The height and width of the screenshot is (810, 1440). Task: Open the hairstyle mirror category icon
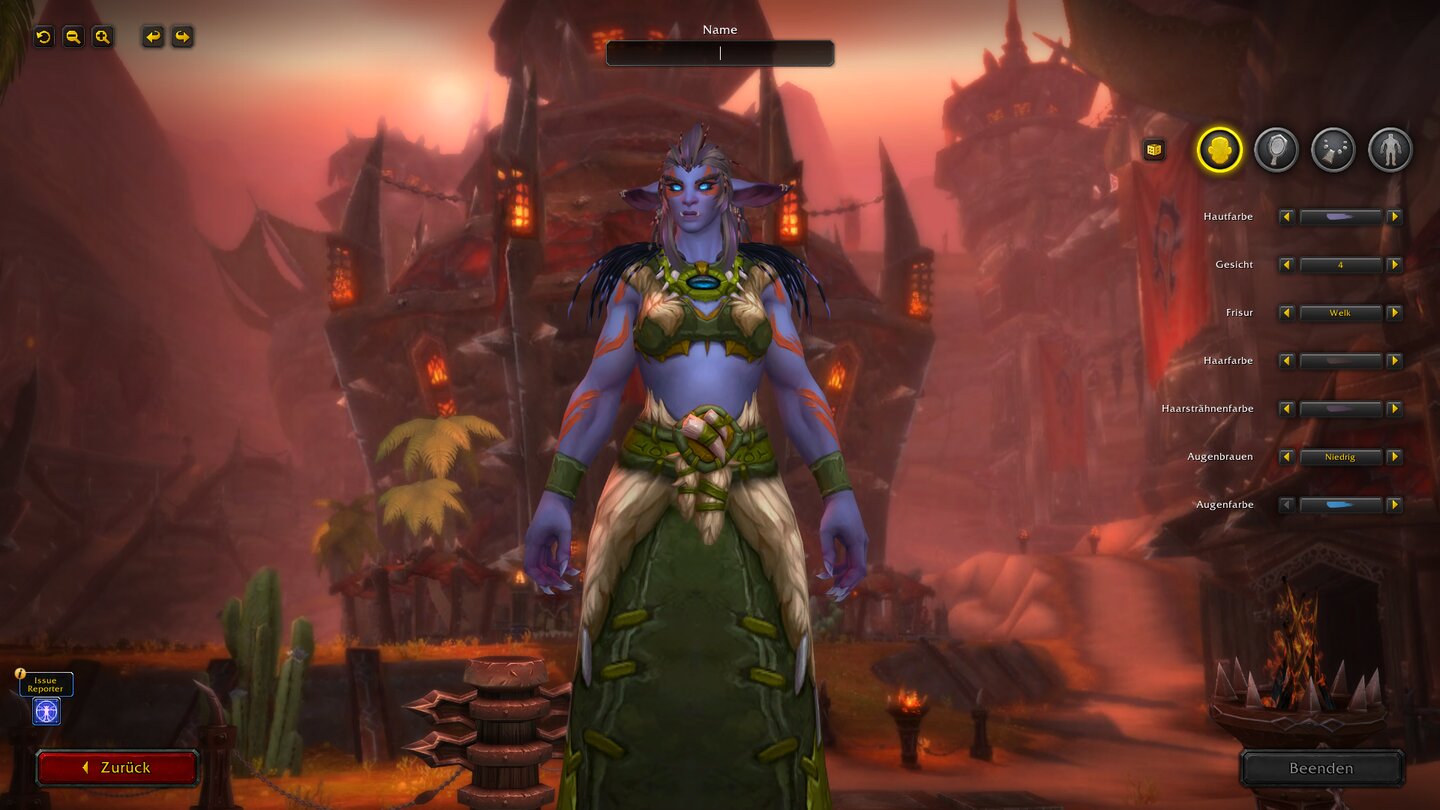(1276, 150)
